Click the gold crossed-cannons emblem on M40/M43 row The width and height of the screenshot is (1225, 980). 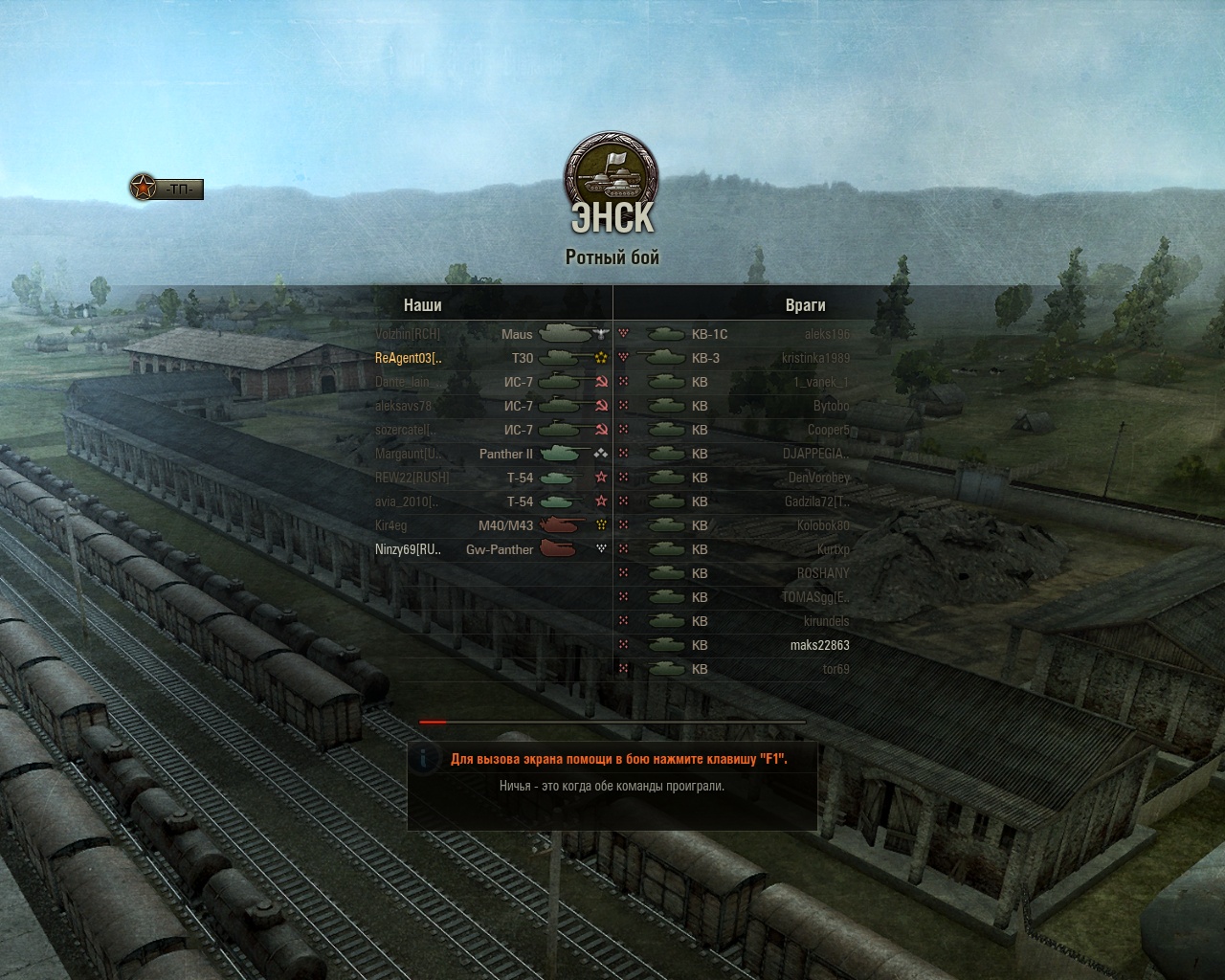600,525
